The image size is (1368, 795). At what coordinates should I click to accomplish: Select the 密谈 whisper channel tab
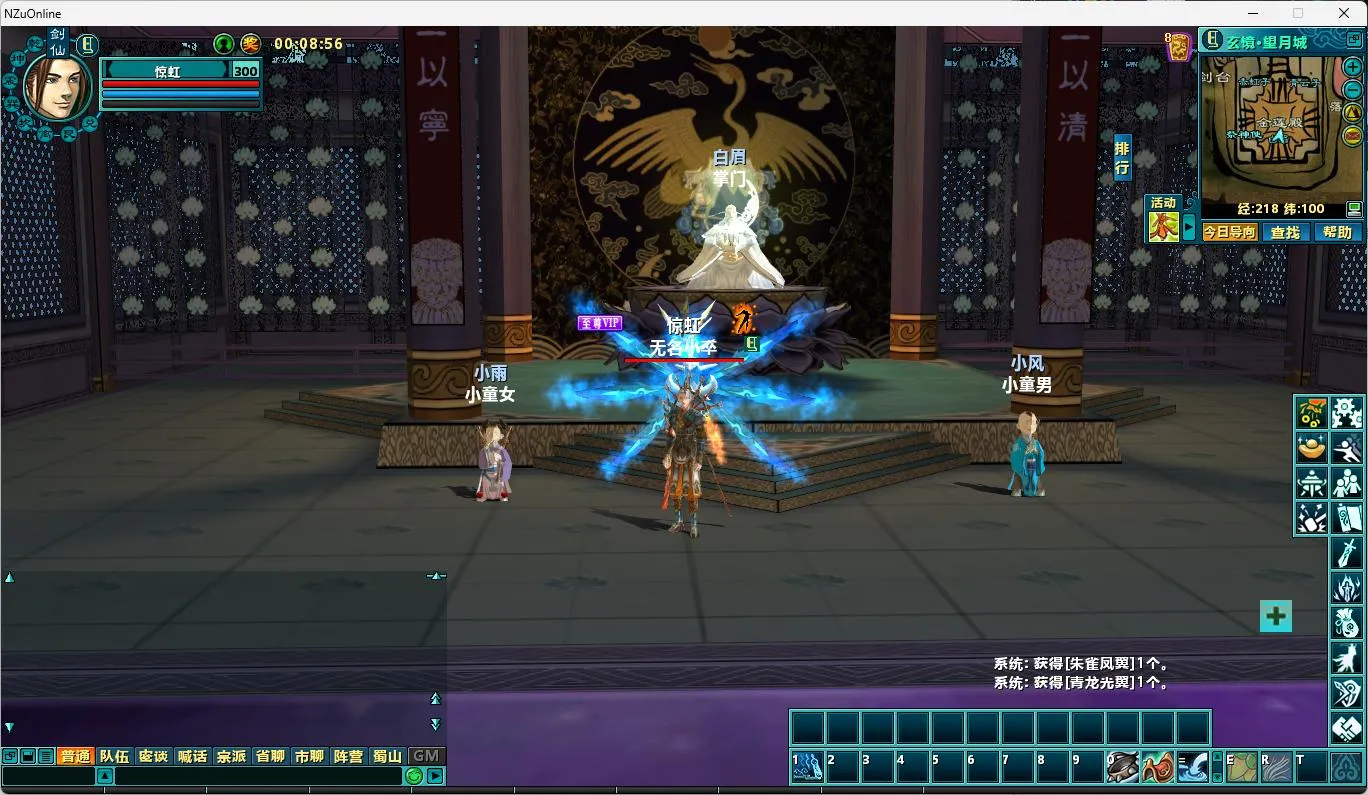coord(153,756)
